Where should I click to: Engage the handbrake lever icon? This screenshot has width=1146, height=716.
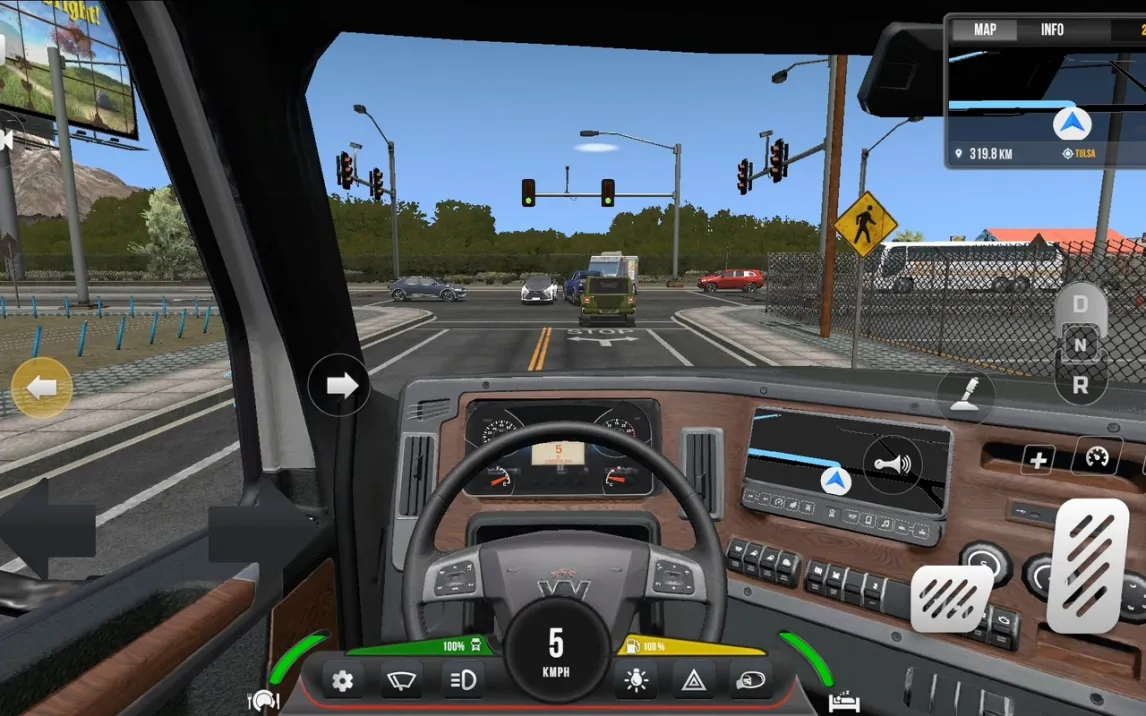(x=966, y=397)
